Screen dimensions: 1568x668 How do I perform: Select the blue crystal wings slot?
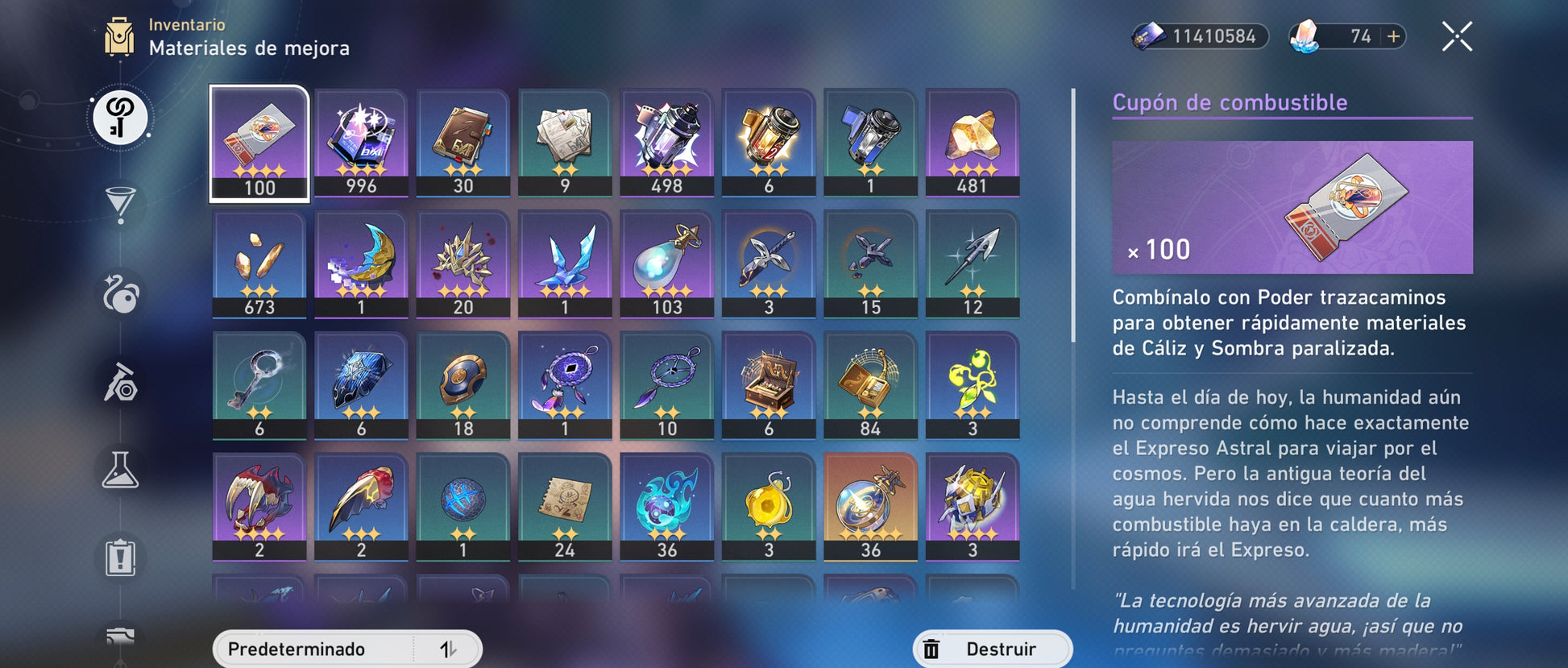click(565, 263)
